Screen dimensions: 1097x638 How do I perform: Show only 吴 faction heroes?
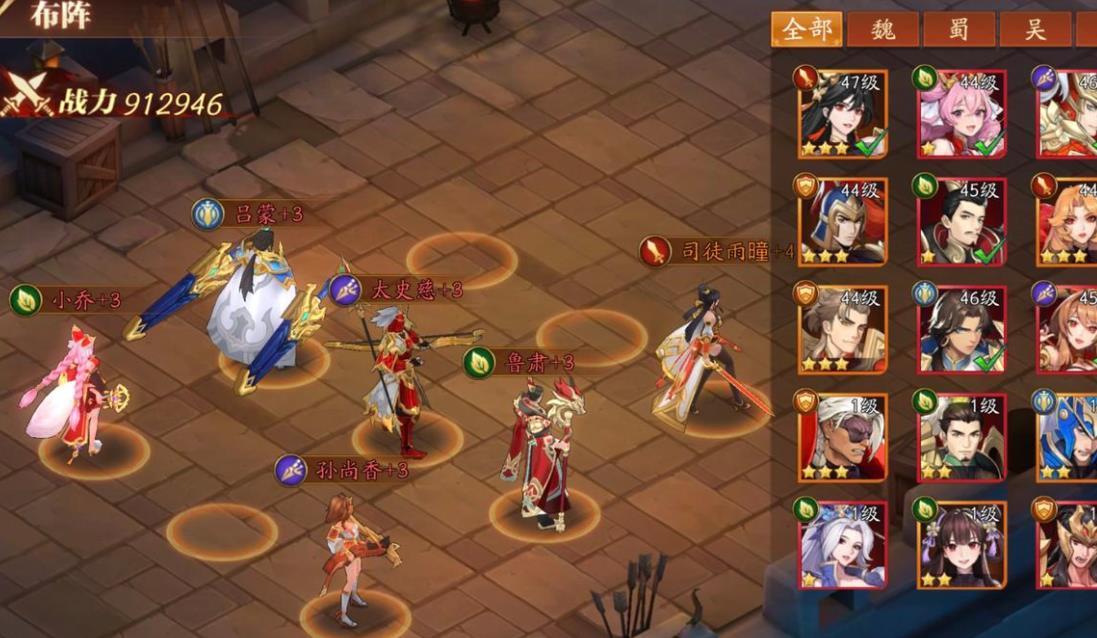coord(1035,29)
